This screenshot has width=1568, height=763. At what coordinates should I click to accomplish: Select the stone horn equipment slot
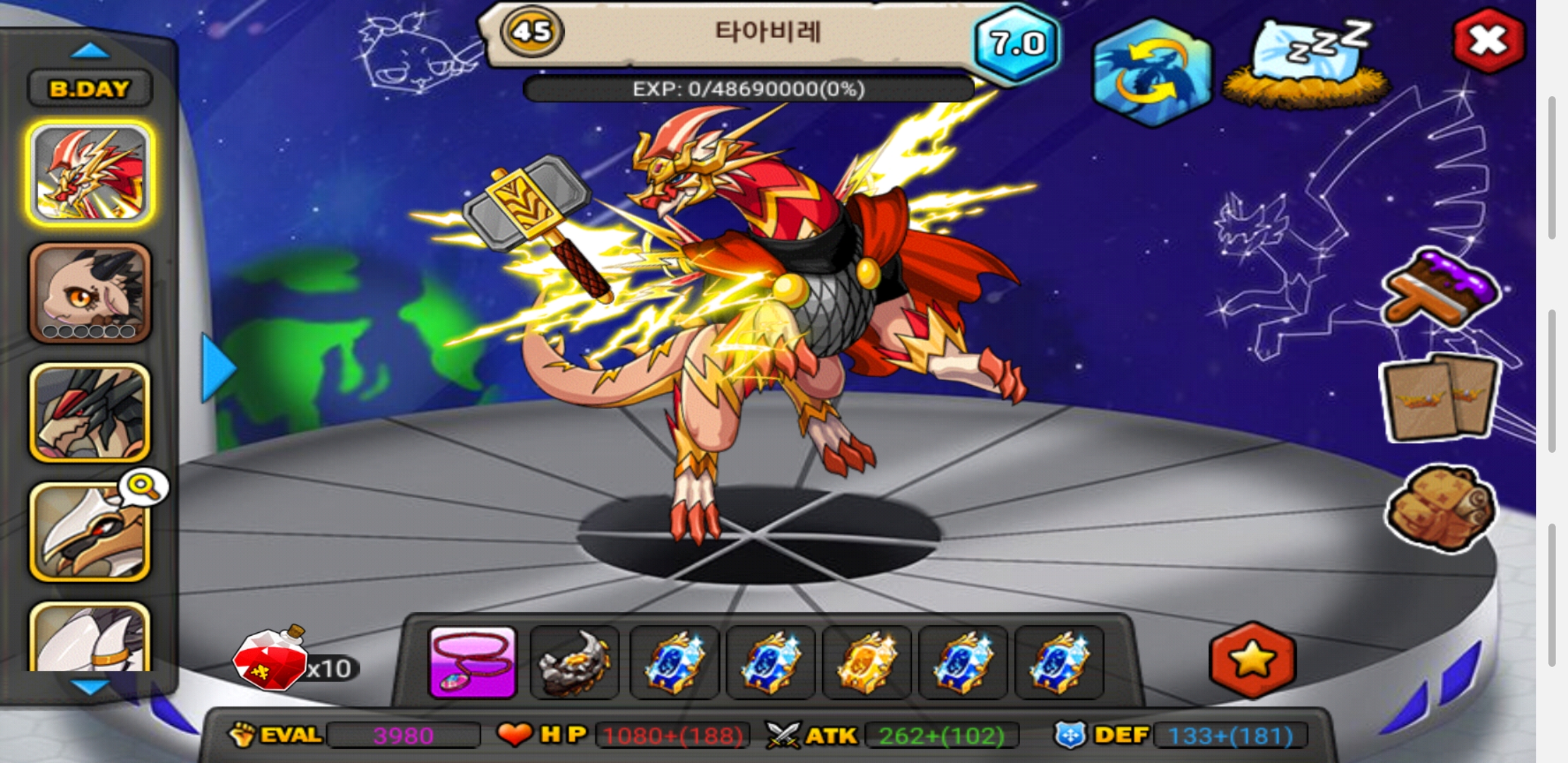(574, 662)
